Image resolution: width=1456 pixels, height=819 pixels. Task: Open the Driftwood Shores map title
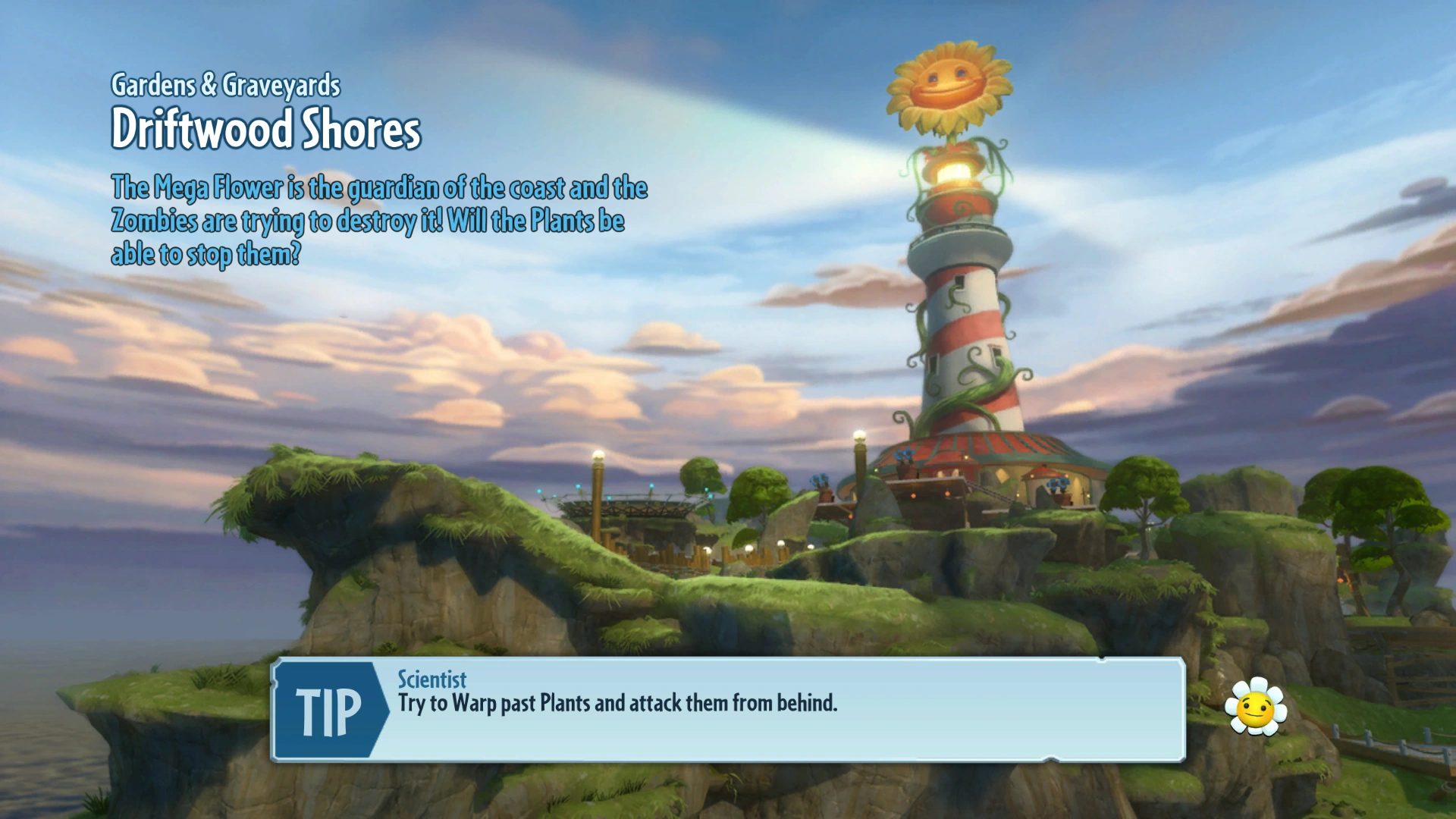pyautogui.click(x=267, y=129)
